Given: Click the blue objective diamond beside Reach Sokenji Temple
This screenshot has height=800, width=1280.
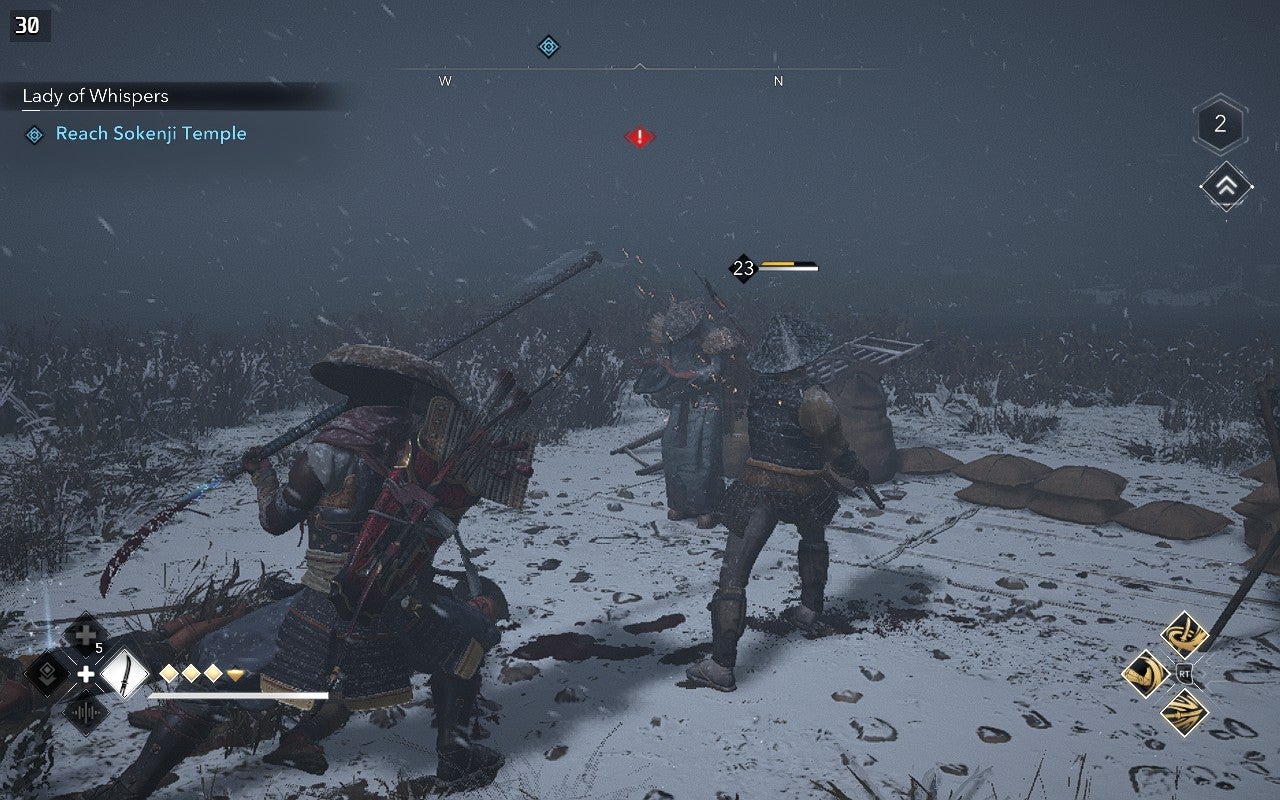Looking at the screenshot, I should 36,133.
